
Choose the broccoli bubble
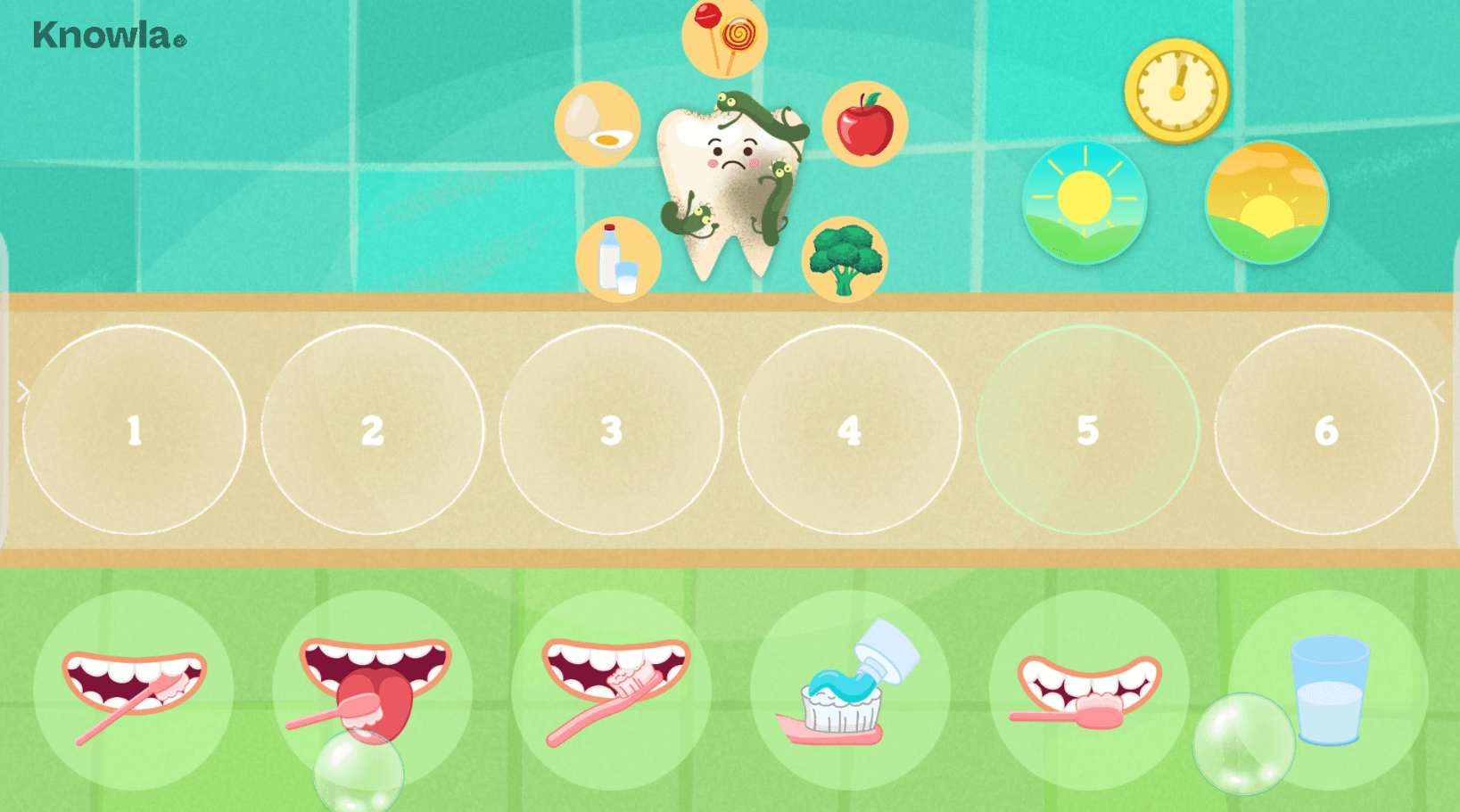[844, 259]
